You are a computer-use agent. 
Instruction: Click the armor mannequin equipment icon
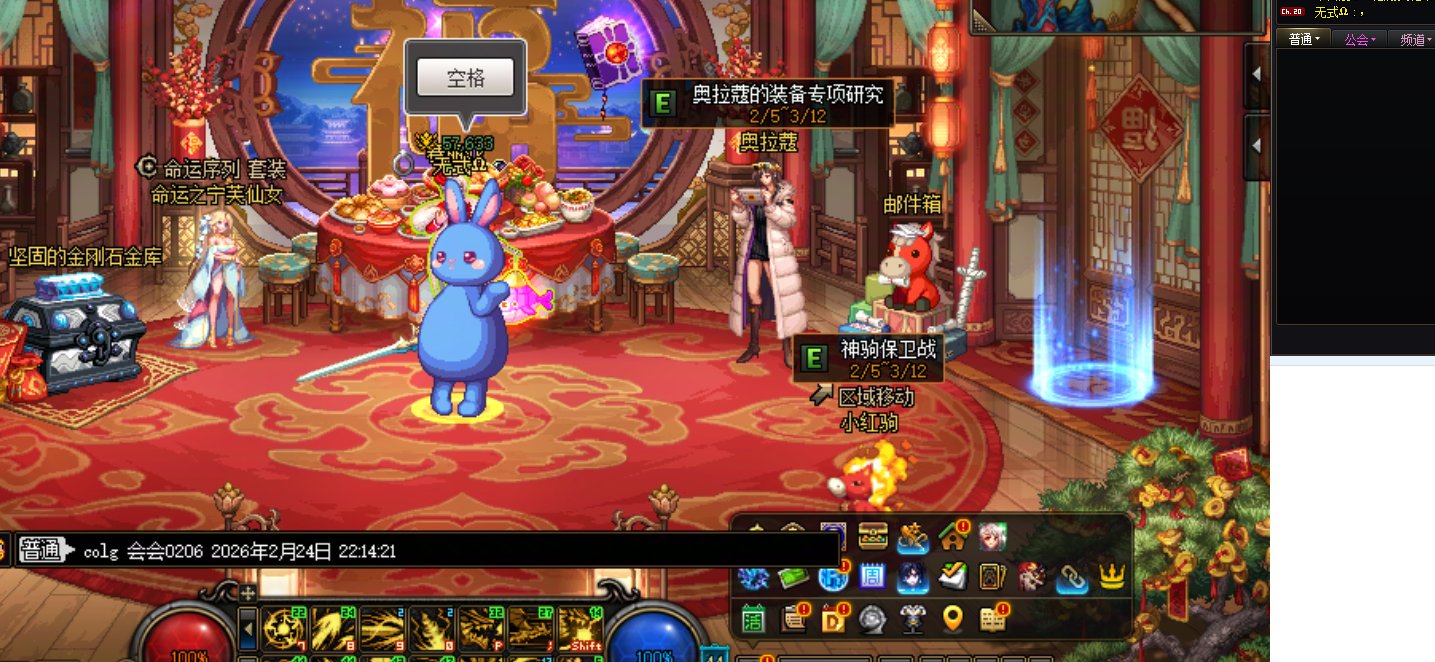point(912,619)
